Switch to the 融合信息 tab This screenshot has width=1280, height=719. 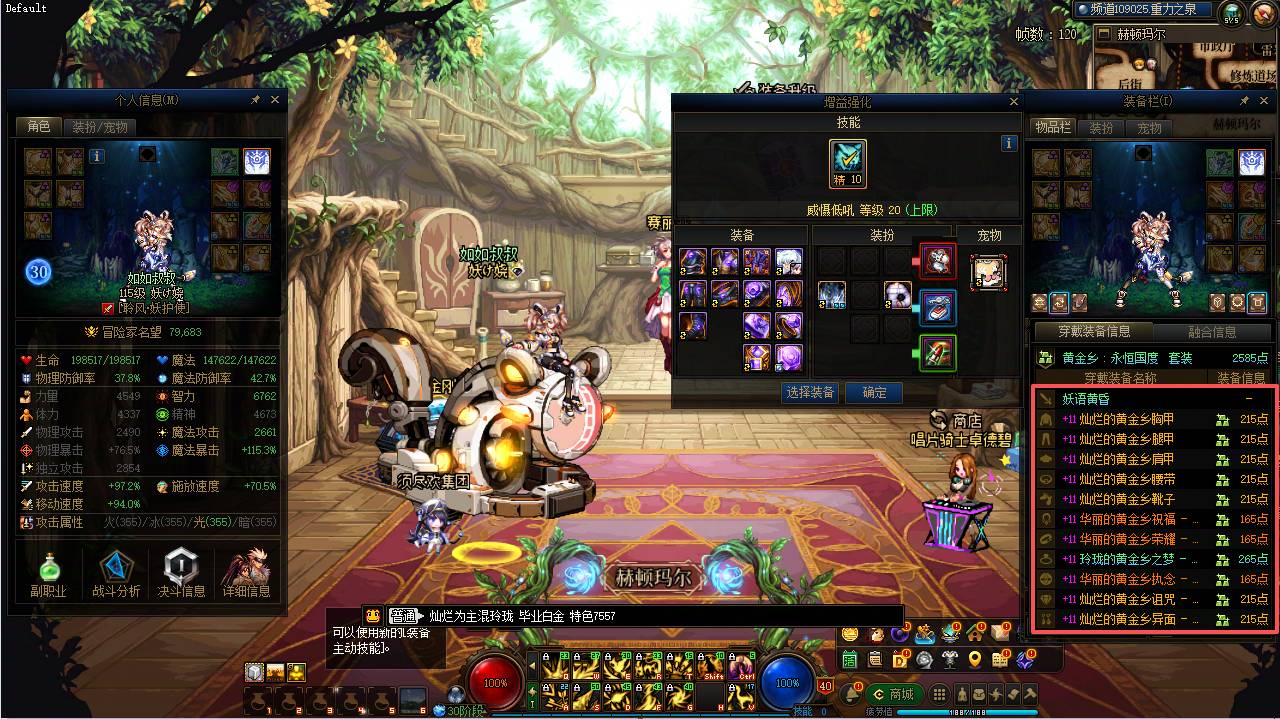click(x=1211, y=332)
